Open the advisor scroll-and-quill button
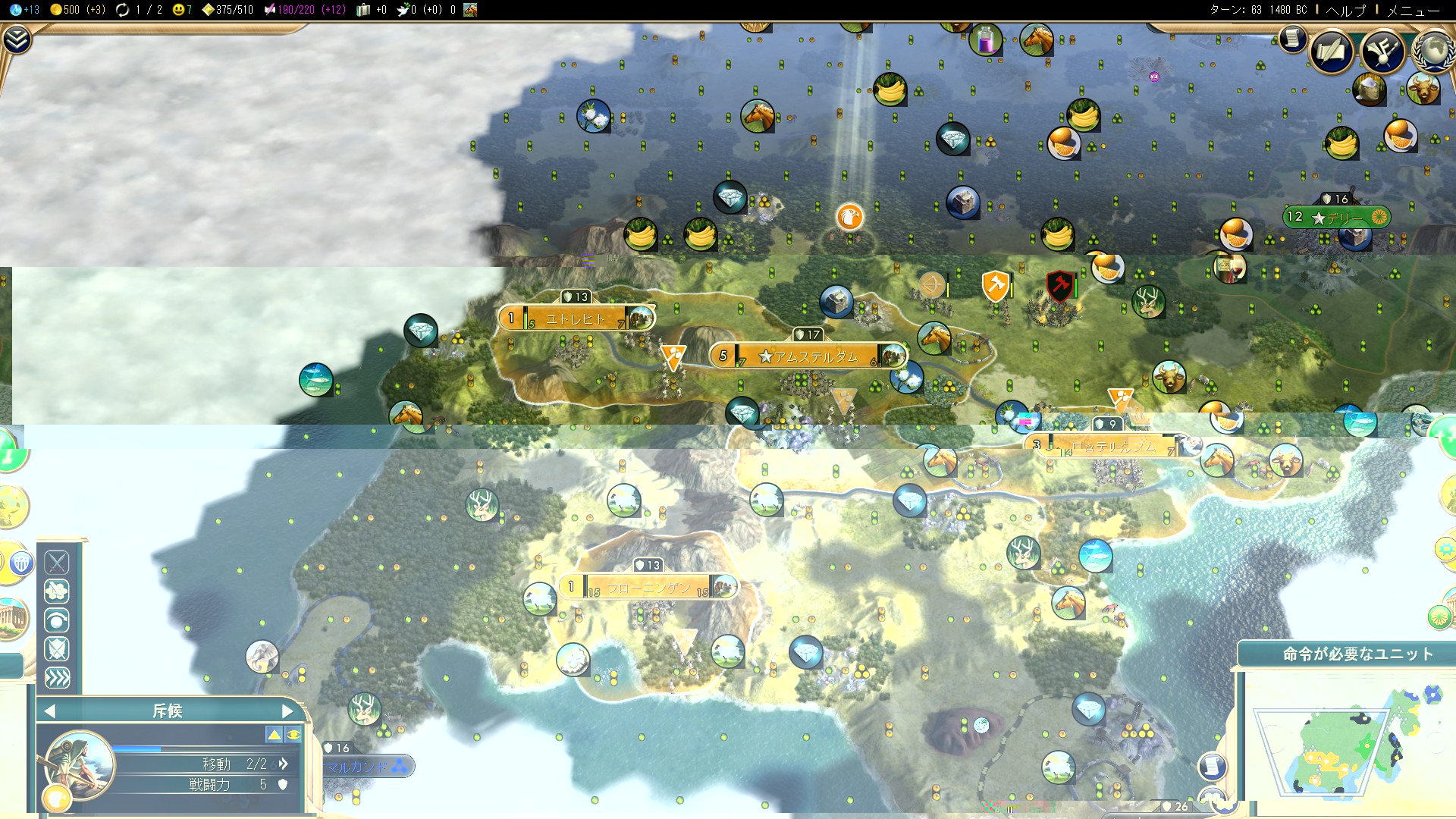The width and height of the screenshot is (1456, 819). coord(1332,52)
